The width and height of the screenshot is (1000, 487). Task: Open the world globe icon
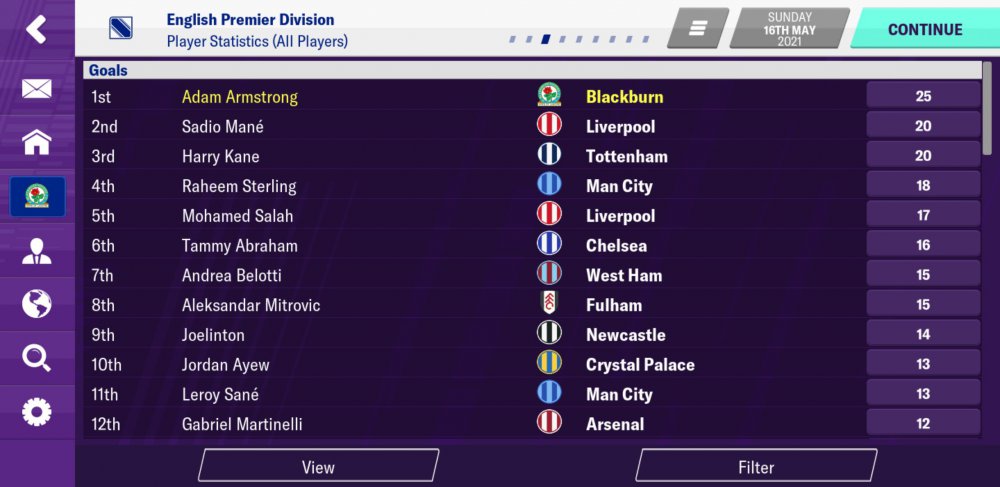36,304
